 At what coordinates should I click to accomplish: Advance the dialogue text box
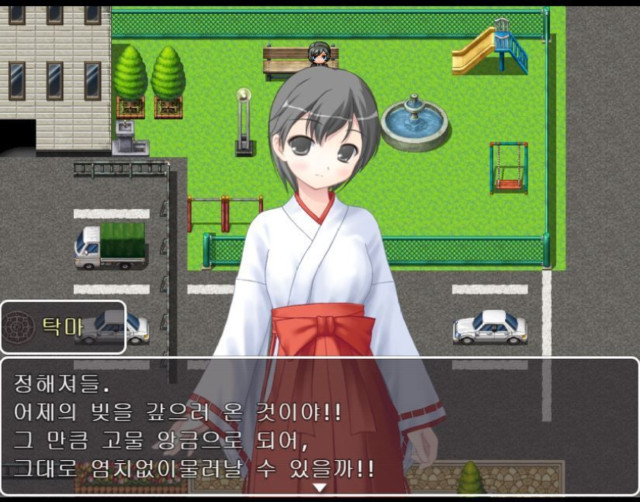(x=320, y=425)
